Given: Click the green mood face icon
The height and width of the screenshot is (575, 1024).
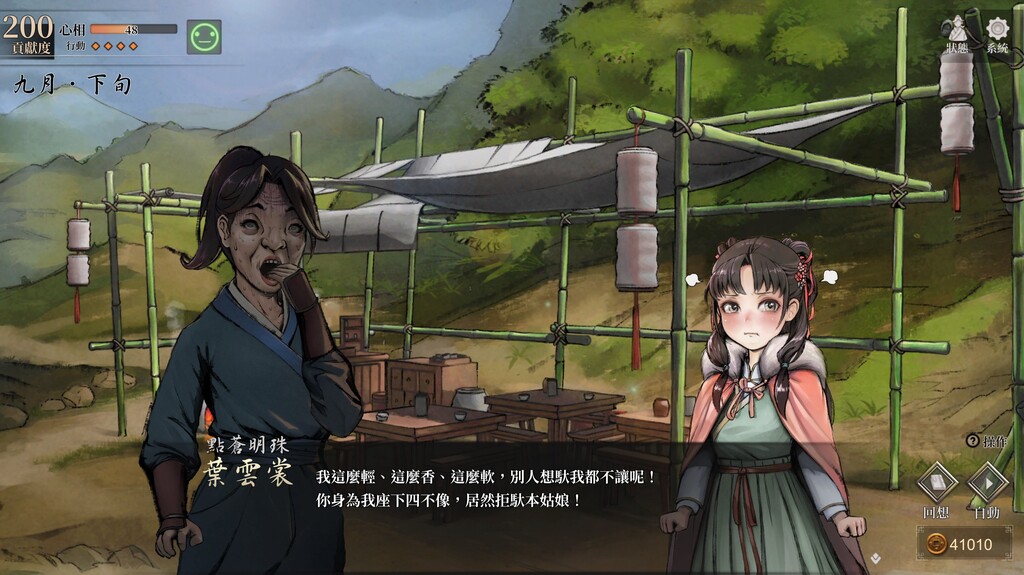Looking at the screenshot, I should tap(204, 37).
